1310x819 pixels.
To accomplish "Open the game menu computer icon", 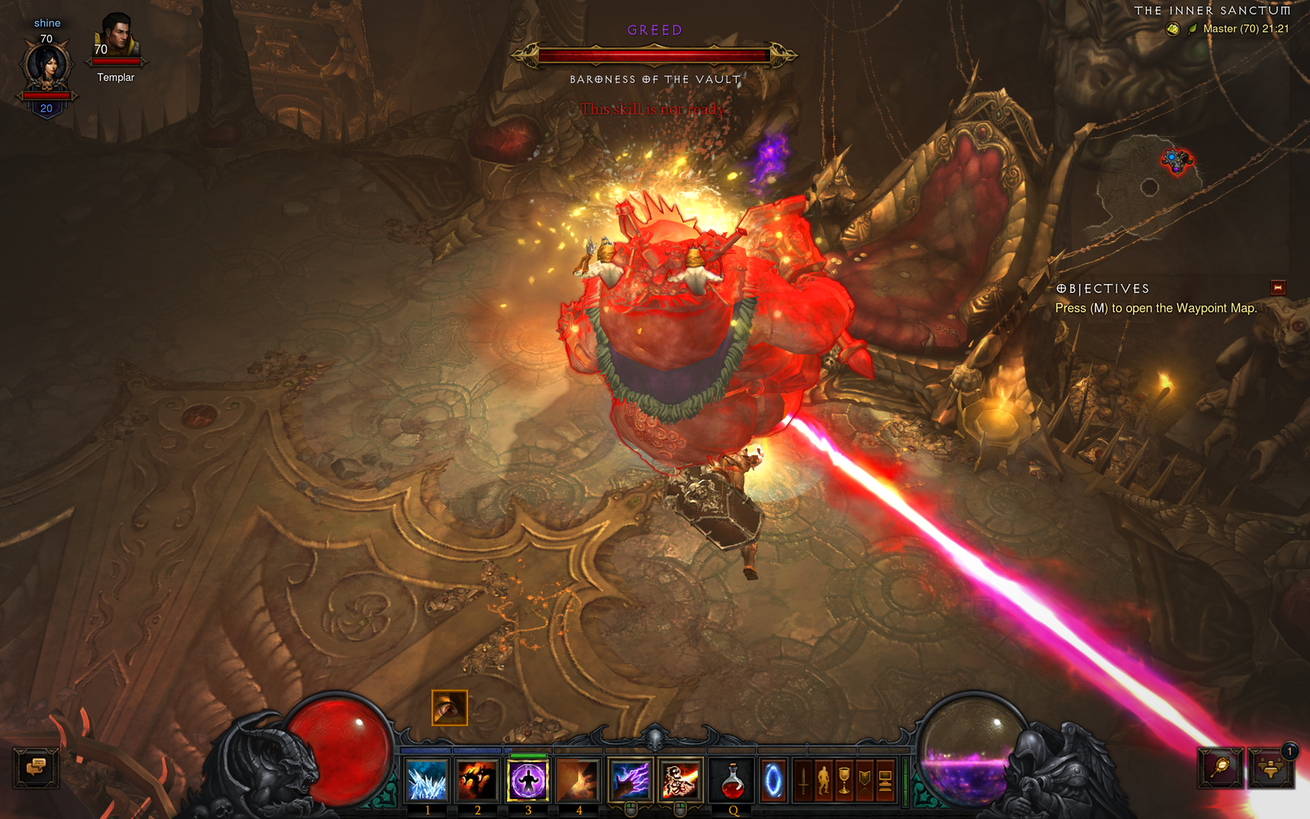I will point(885,780).
